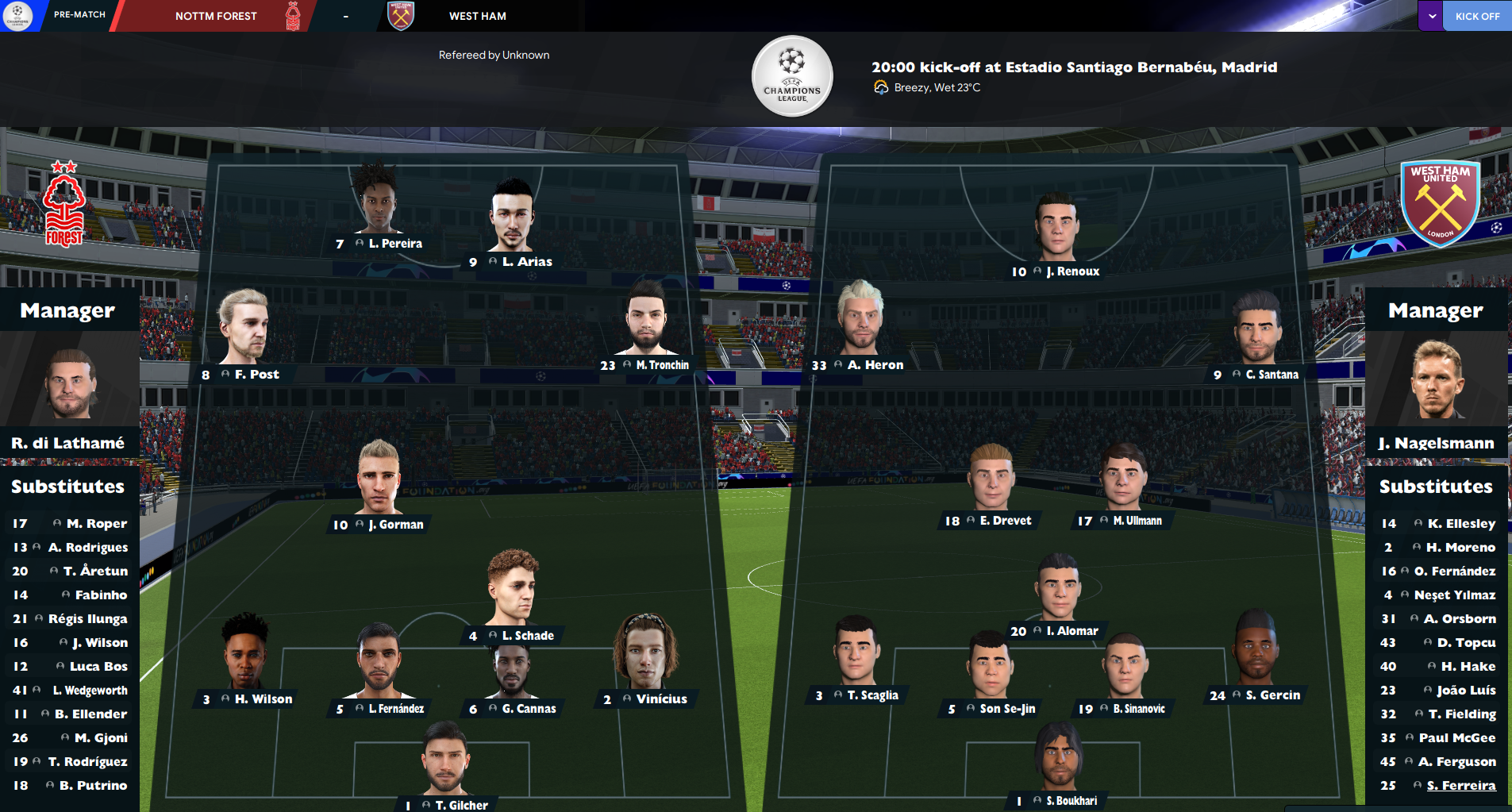Select West Ham striker J. Renoux

click(1071, 271)
